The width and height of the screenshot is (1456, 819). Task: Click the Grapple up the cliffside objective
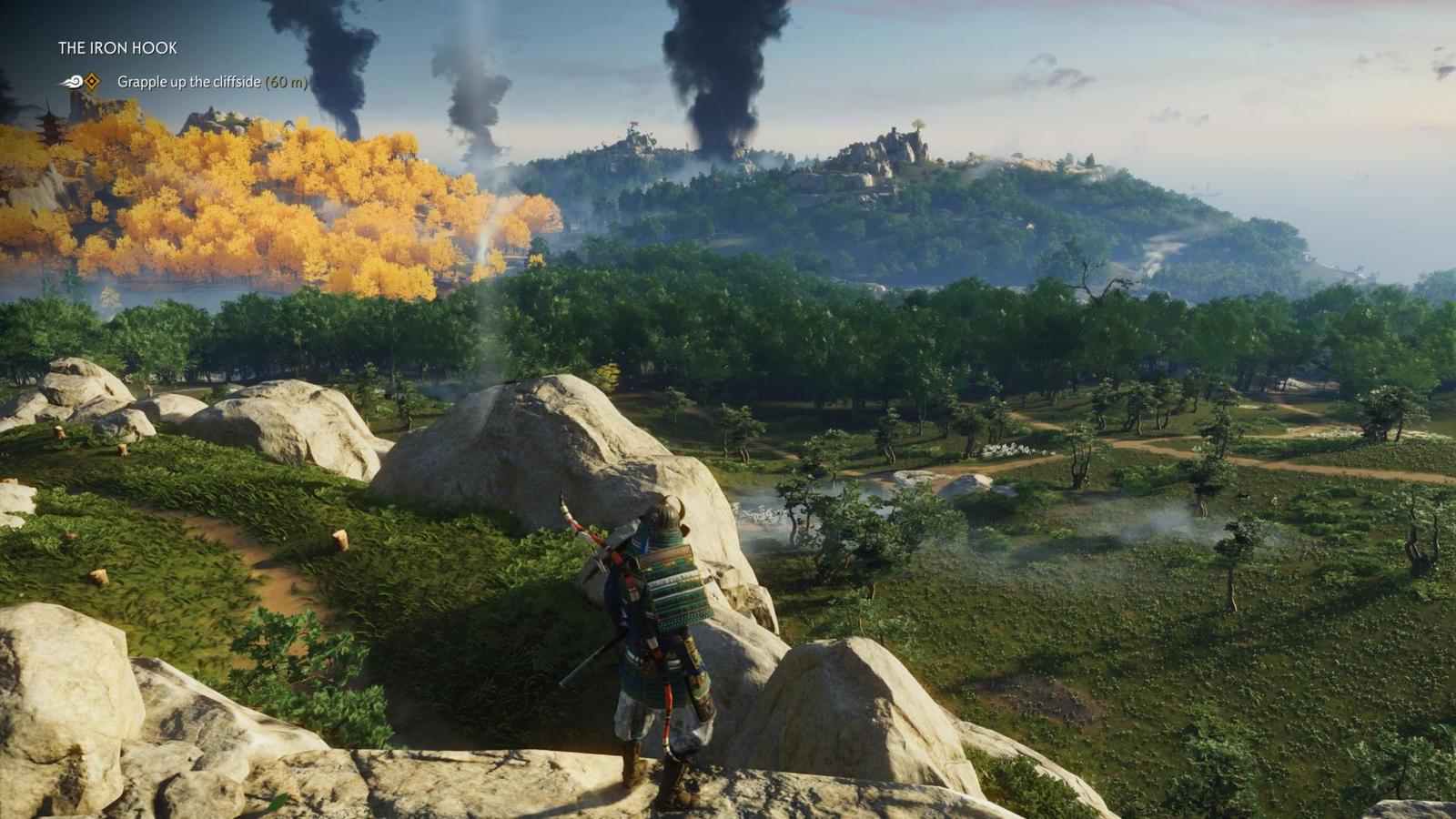click(211, 82)
